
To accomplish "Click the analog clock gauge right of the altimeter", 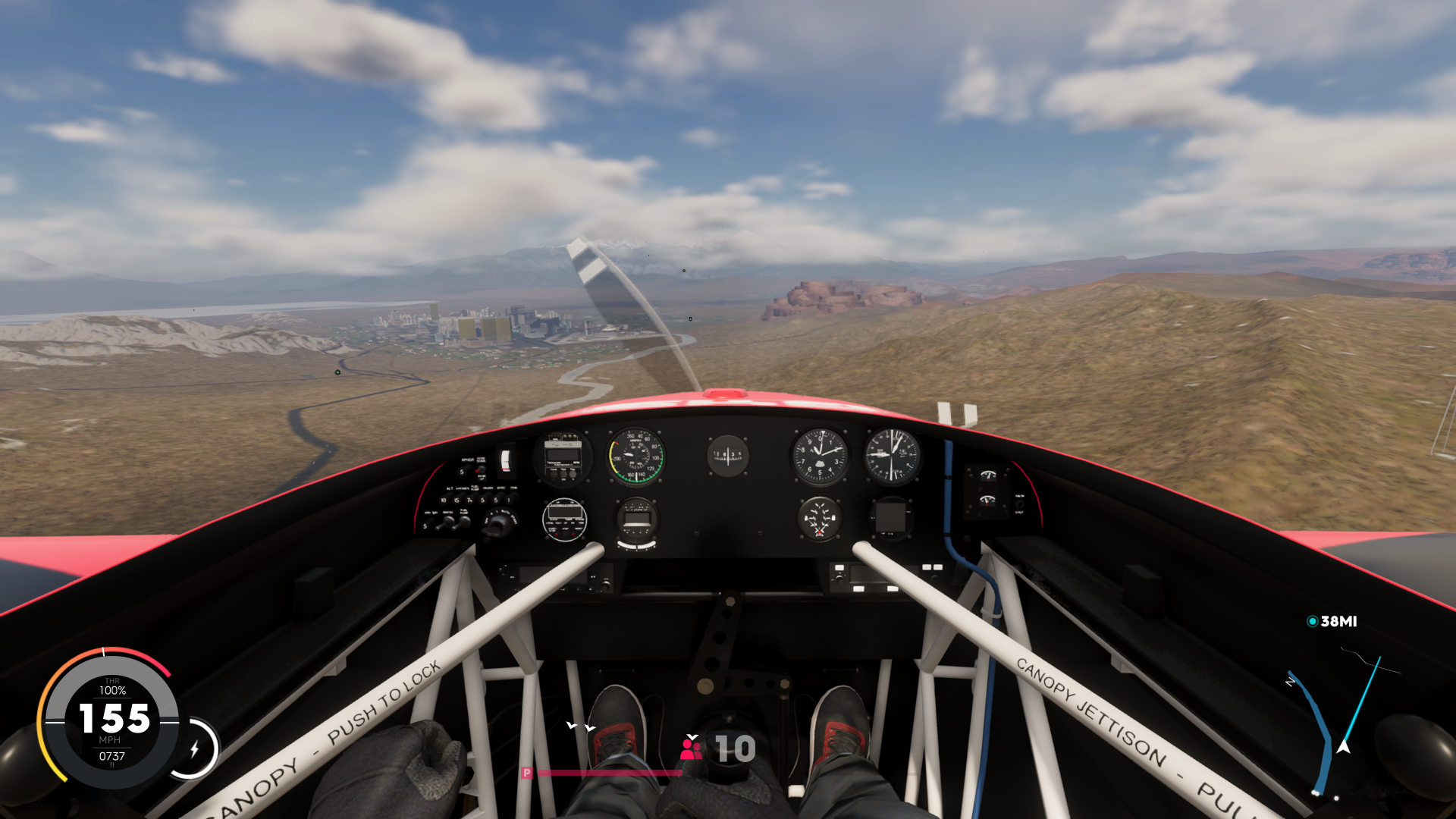I will pyautogui.click(x=891, y=455).
